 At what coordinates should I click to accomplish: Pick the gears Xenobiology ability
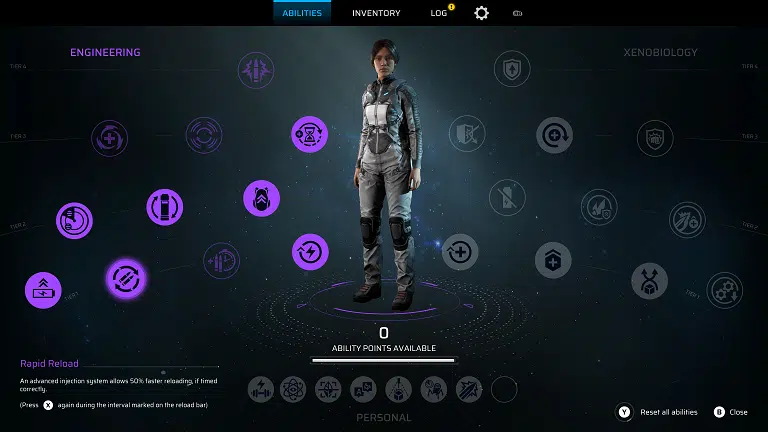(724, 290)
